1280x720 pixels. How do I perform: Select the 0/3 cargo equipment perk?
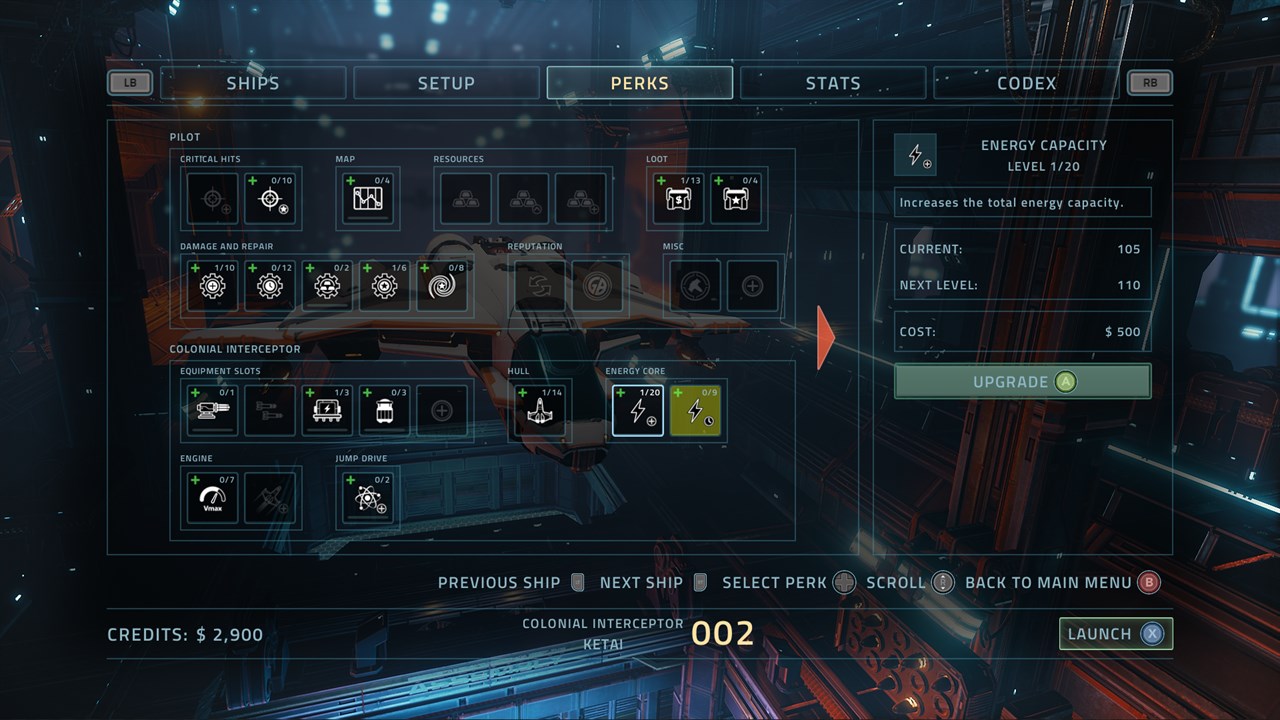(x=385, y=411)
